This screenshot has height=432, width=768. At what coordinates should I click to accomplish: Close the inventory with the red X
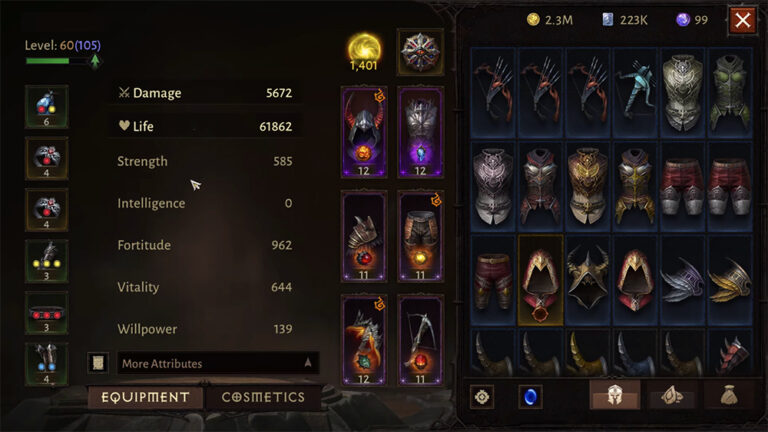point(742,20)
